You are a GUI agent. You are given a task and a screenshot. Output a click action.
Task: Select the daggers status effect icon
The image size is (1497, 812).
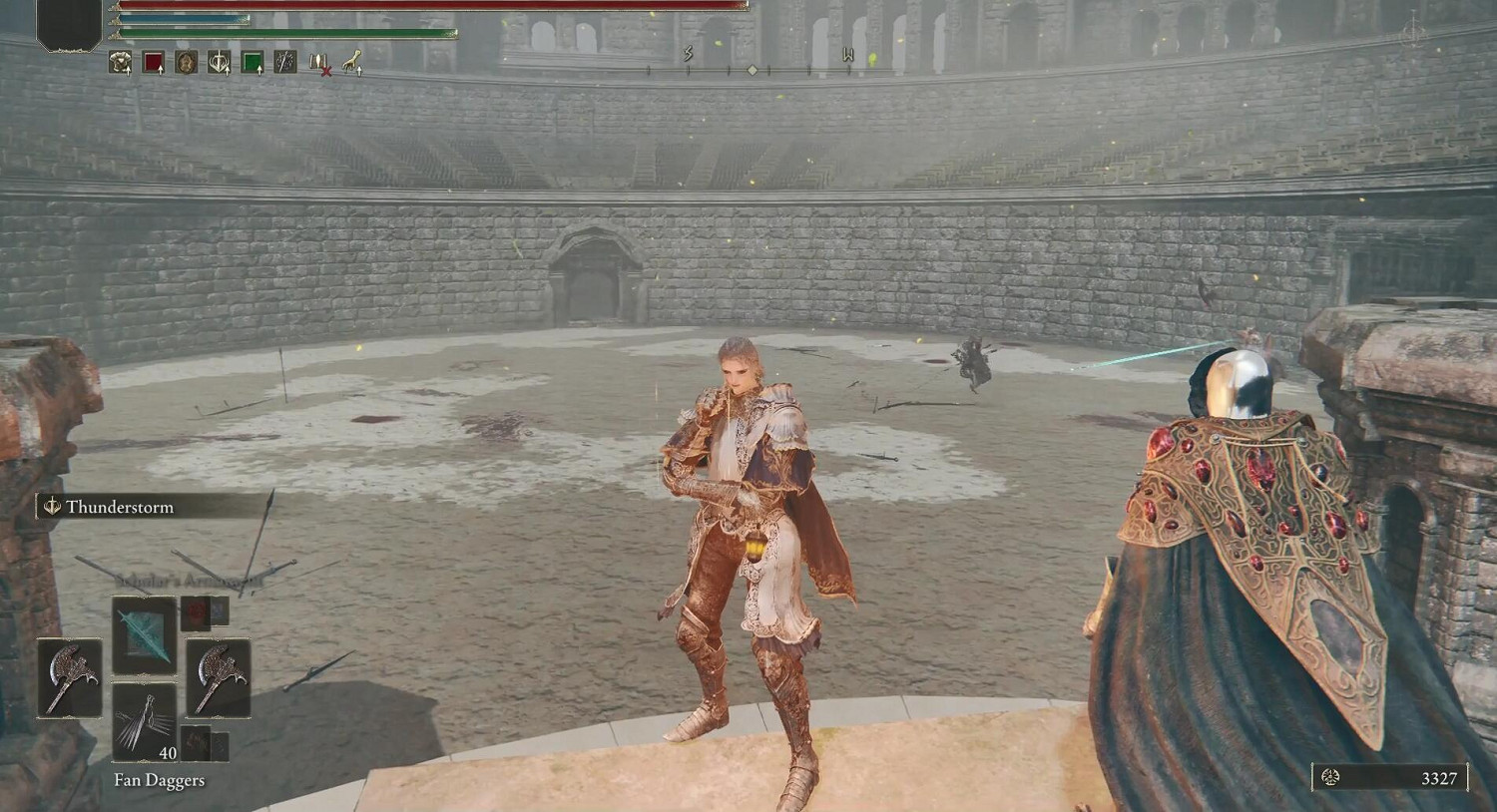click(284, 60)
